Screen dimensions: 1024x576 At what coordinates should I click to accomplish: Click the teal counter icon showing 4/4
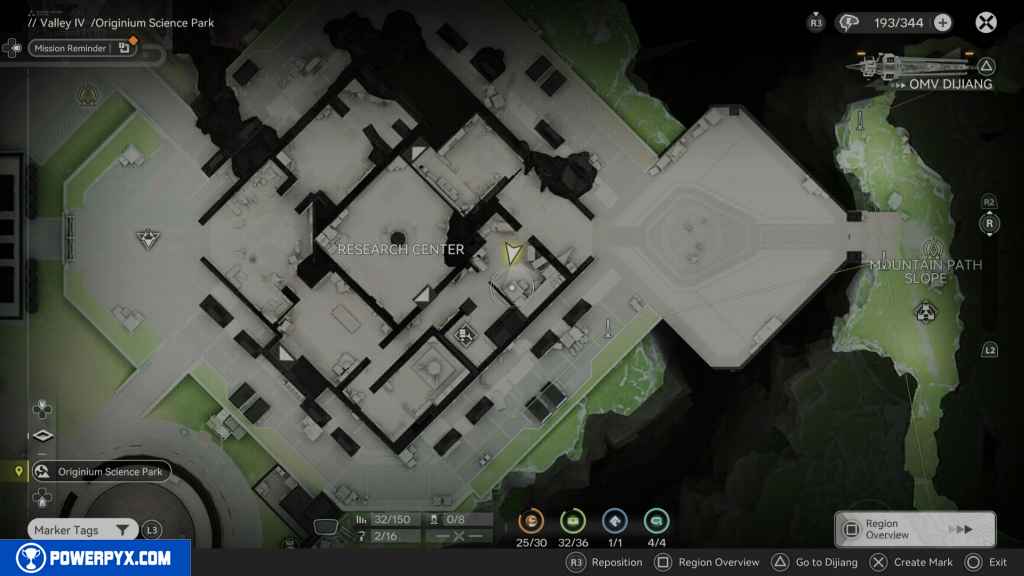pyautogui.click(x=657, y=521)
